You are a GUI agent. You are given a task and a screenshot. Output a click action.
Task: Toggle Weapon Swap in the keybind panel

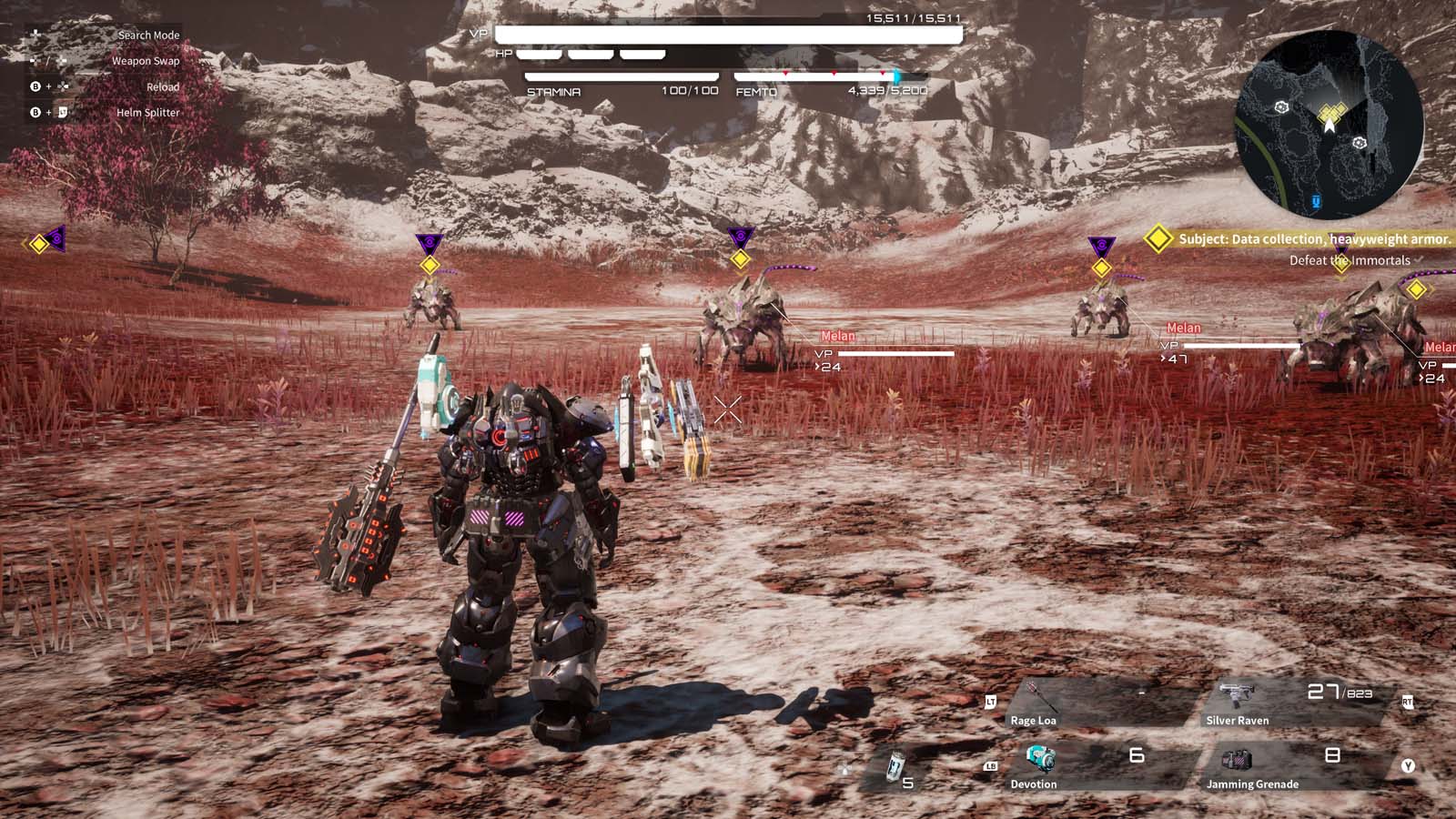[146, 61]
